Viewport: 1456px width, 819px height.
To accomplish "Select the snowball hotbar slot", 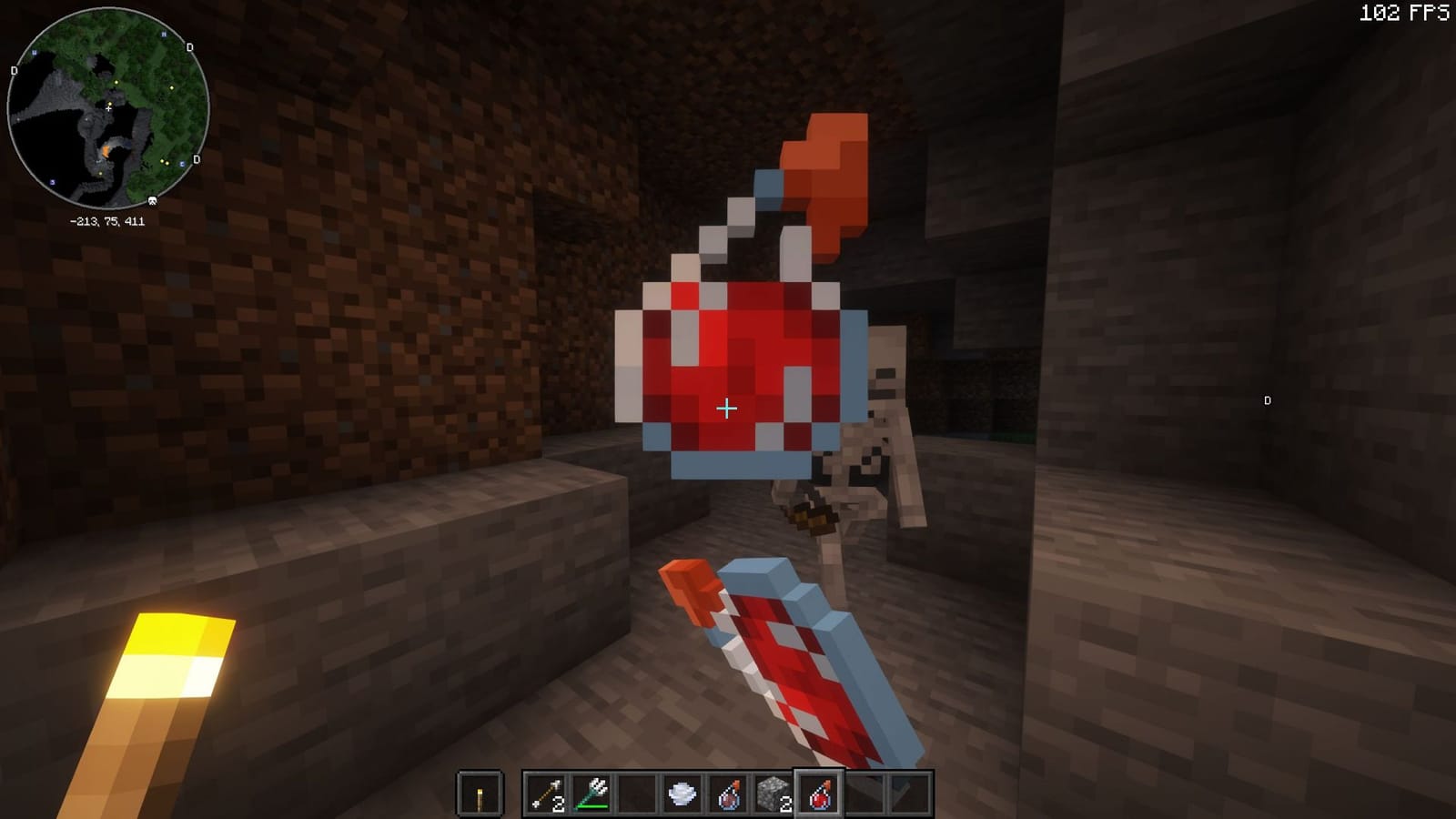I will tap(682, 792).
